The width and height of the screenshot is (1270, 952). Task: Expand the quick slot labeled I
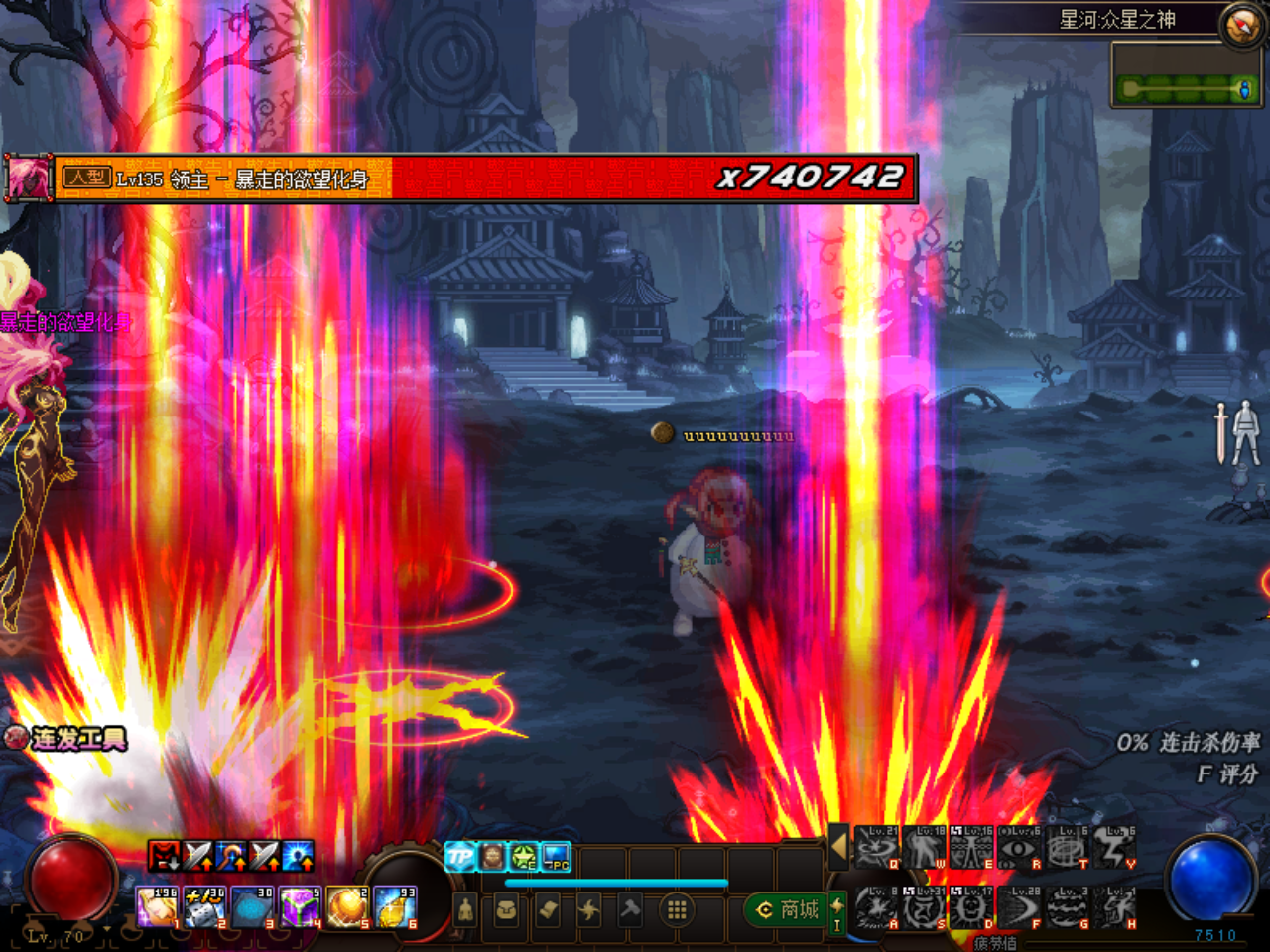coord(837,914)
